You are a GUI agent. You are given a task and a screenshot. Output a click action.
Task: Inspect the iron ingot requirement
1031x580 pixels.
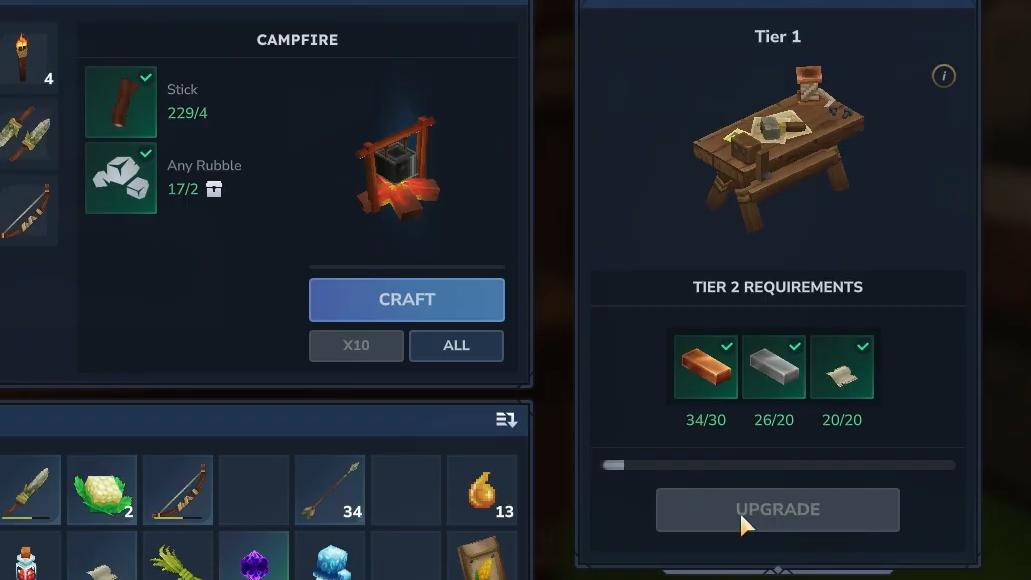tap(774, 368)
